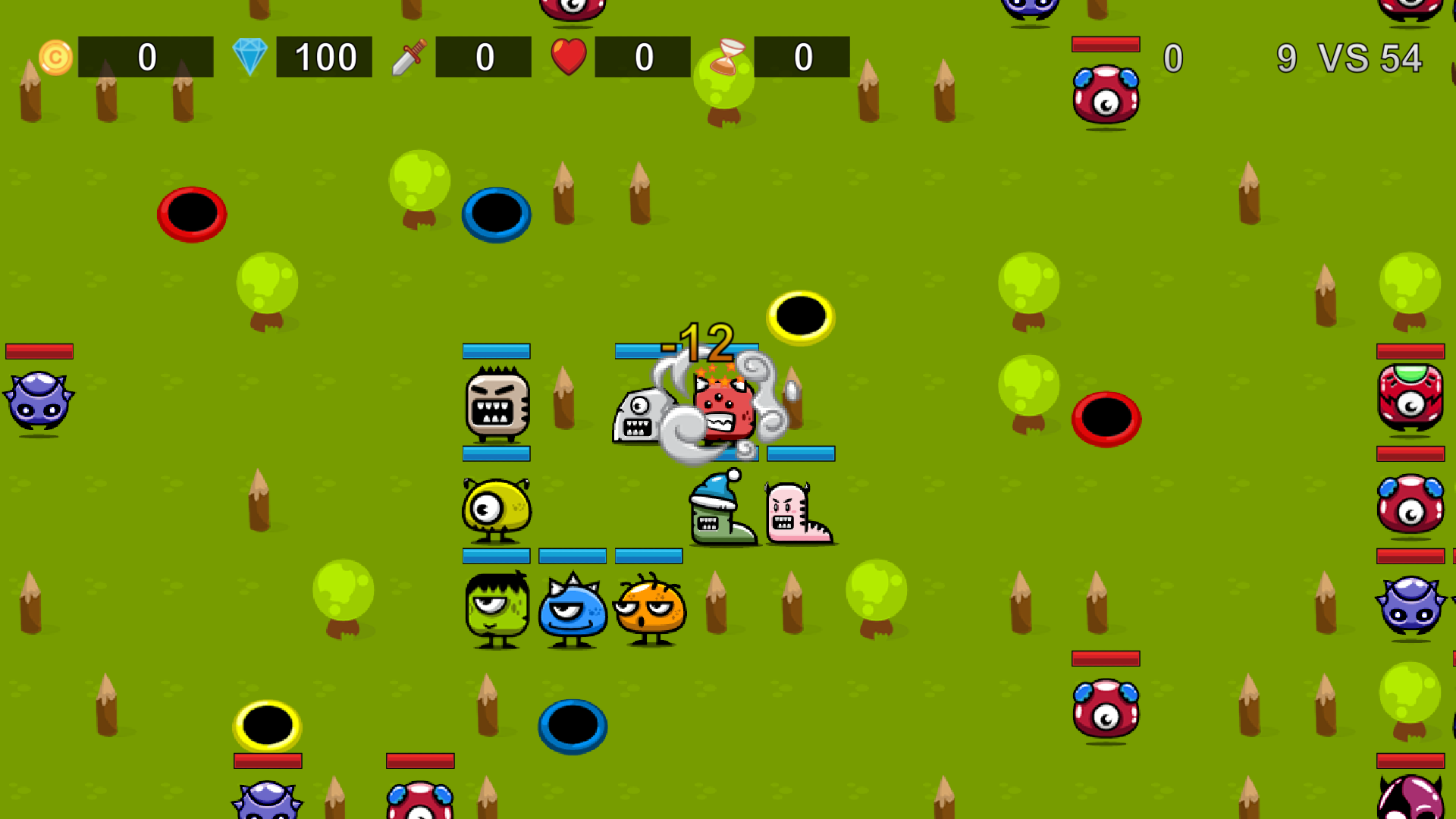Click the red health bar above the purple spiky monster
The width and height of the screenshot is (1456, 819).
click(39, 350)
